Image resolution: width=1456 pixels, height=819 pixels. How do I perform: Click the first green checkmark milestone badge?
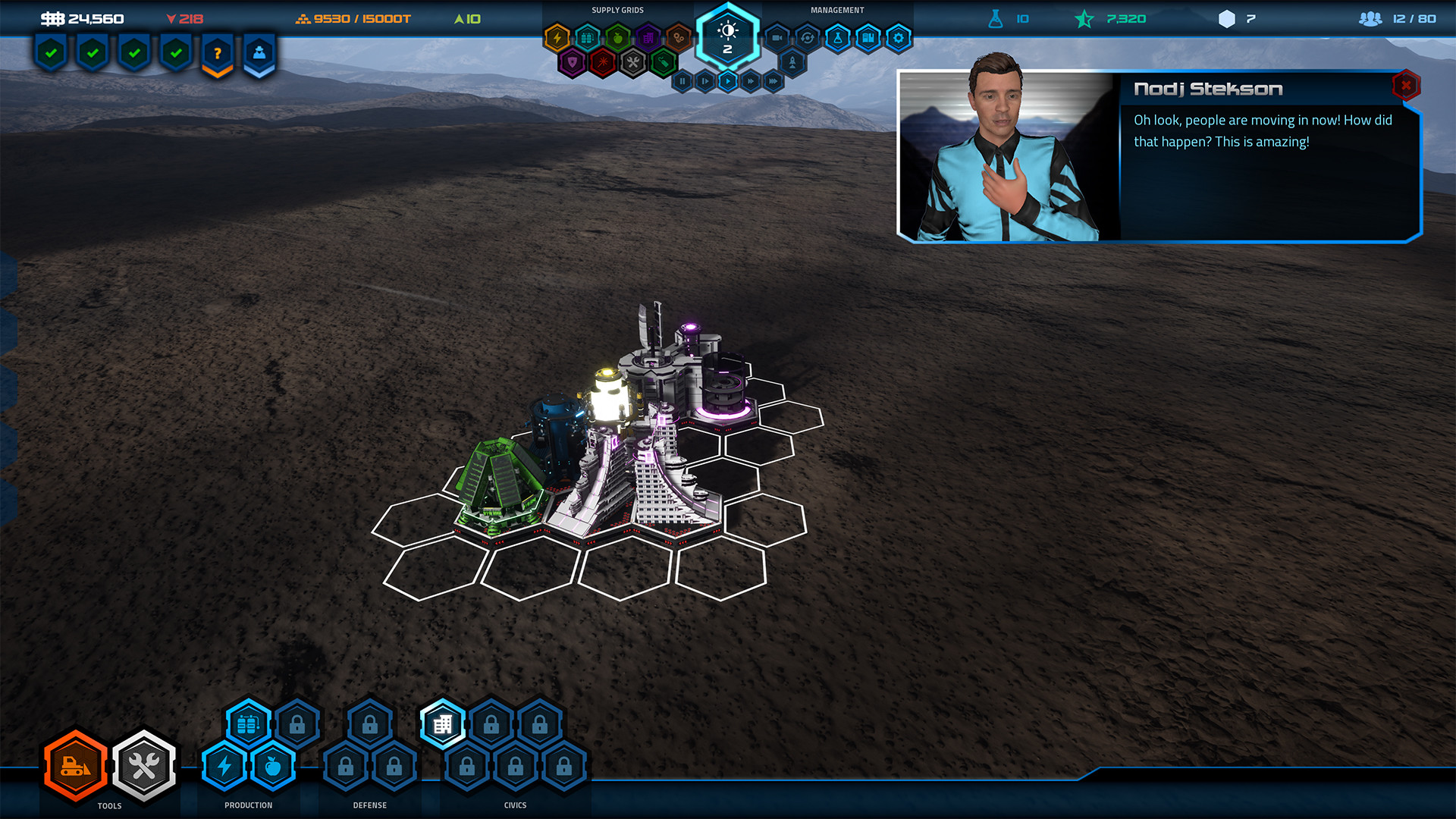(51, 52)
